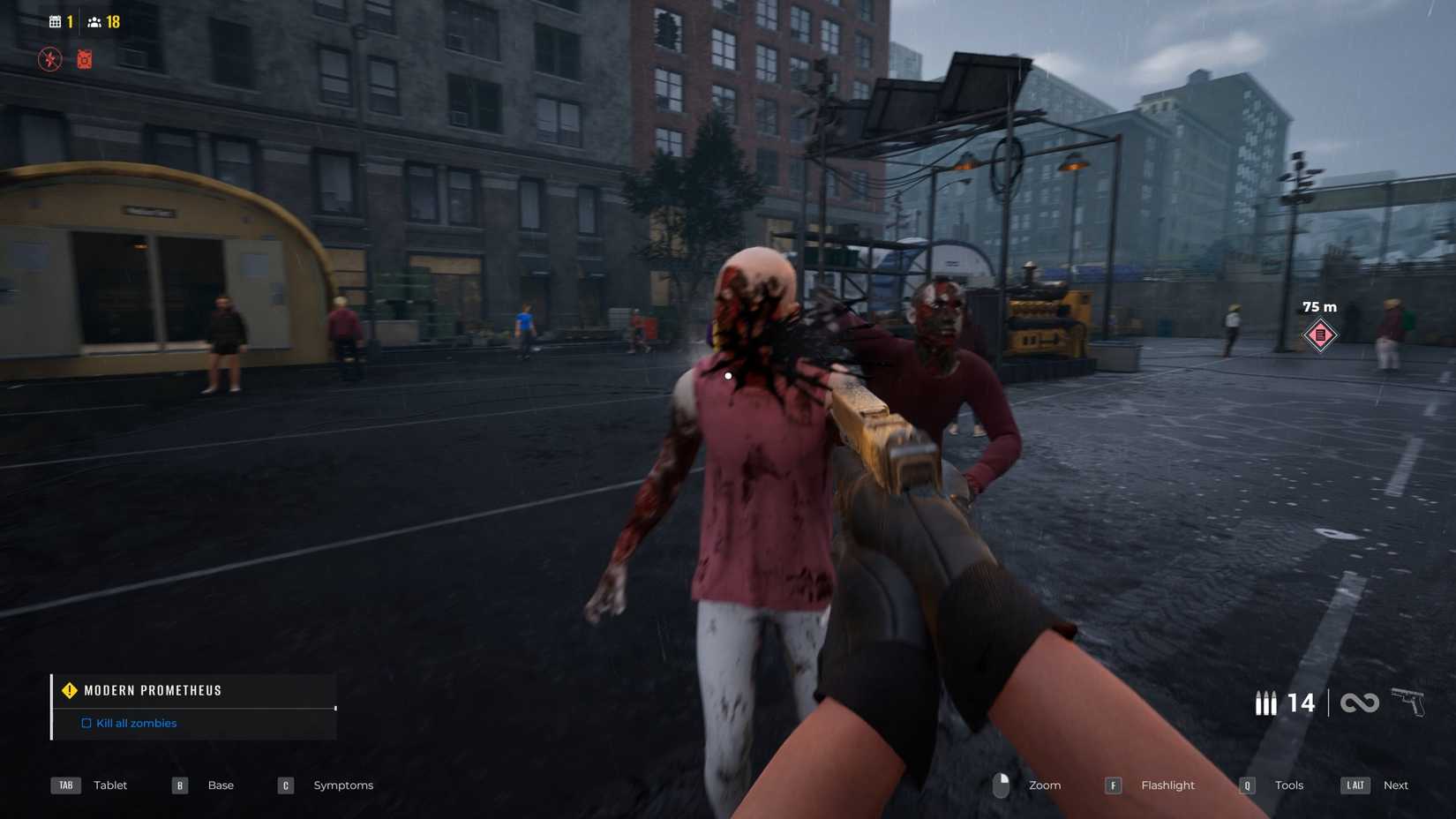
Task: Check the Kill all zombies objective box
Action: point(86,723)
